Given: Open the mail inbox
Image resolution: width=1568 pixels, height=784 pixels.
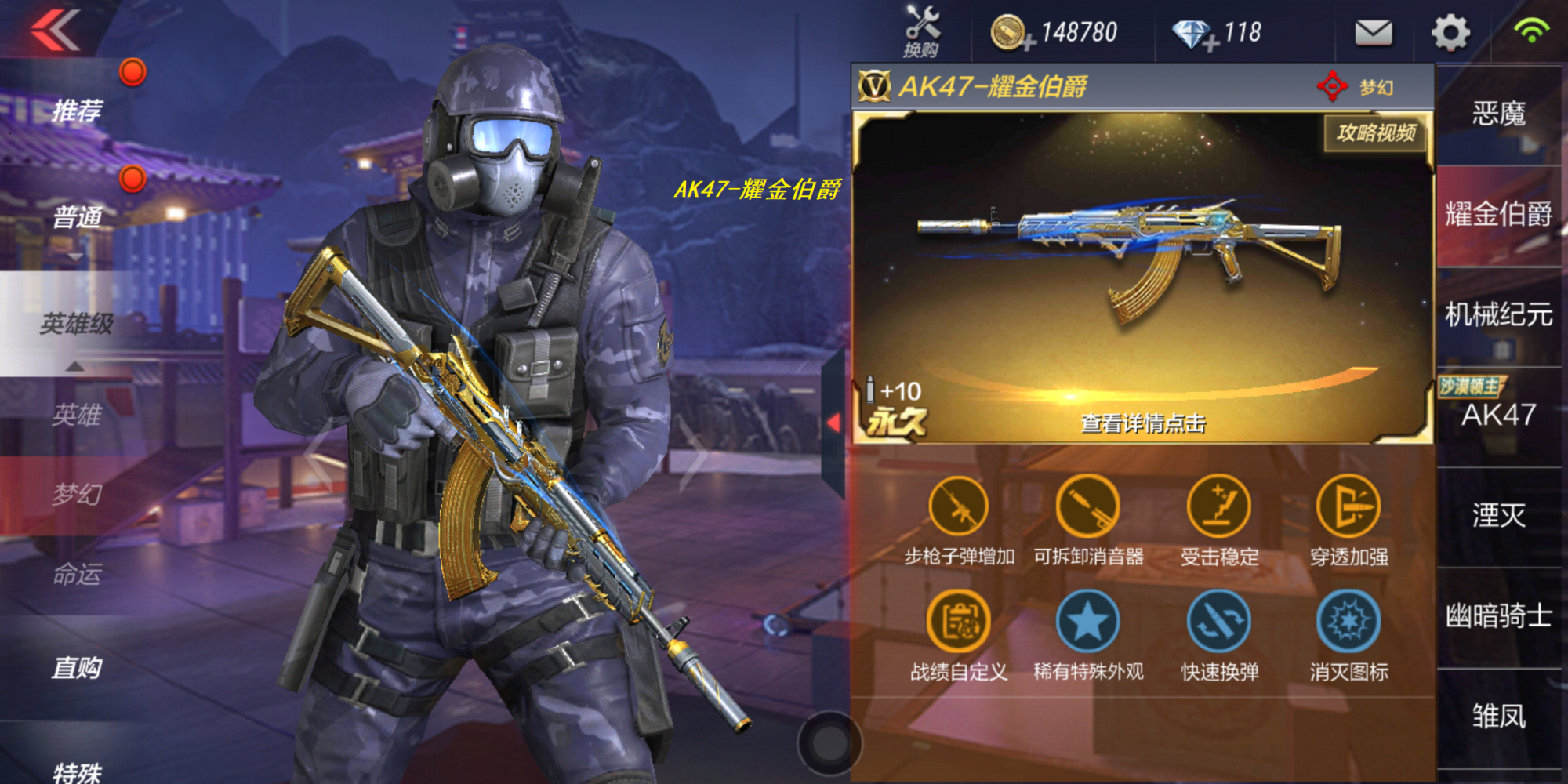Looking at the screenshot, I should click(1373, 33).
